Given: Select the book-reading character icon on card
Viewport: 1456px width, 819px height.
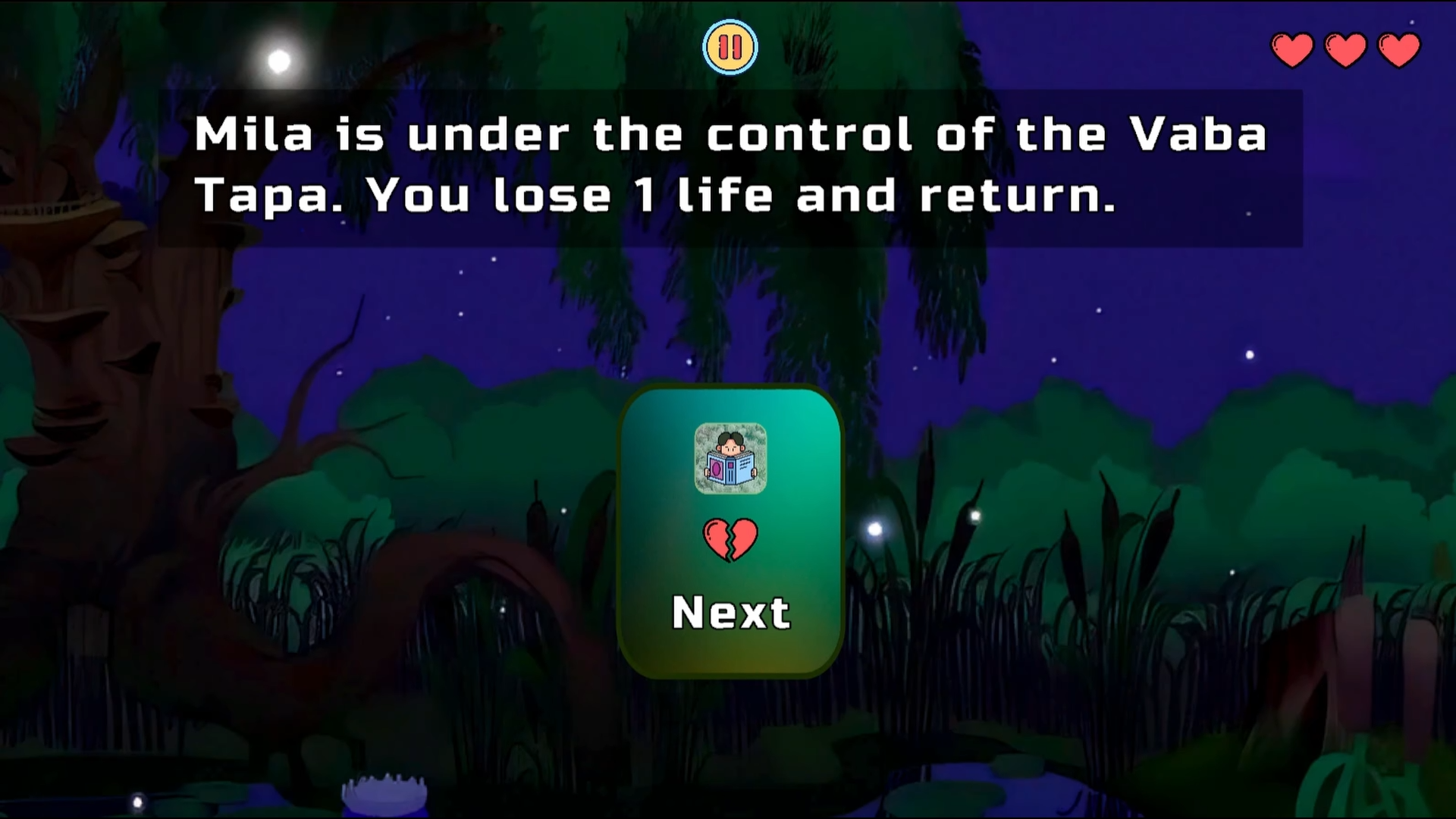Looking at the screenshot, I should (730, 457).
